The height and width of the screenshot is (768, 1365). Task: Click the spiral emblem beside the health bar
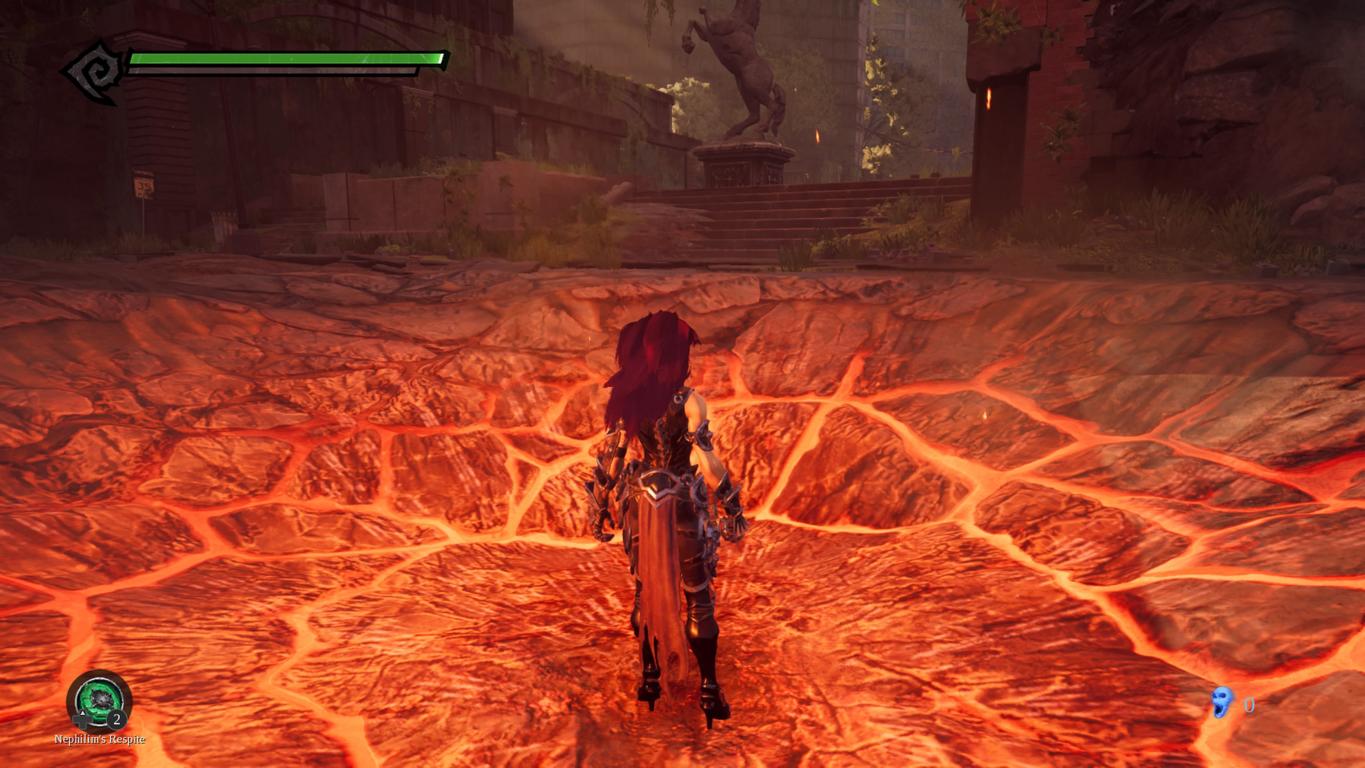pos(93,71)
